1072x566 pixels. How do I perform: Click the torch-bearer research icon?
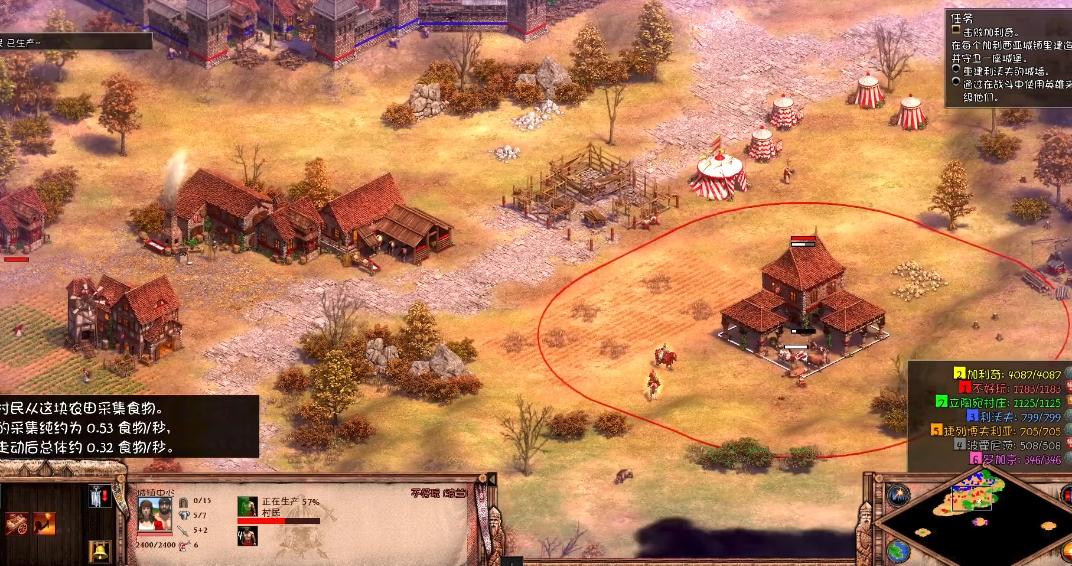click(x=44, y=523)
